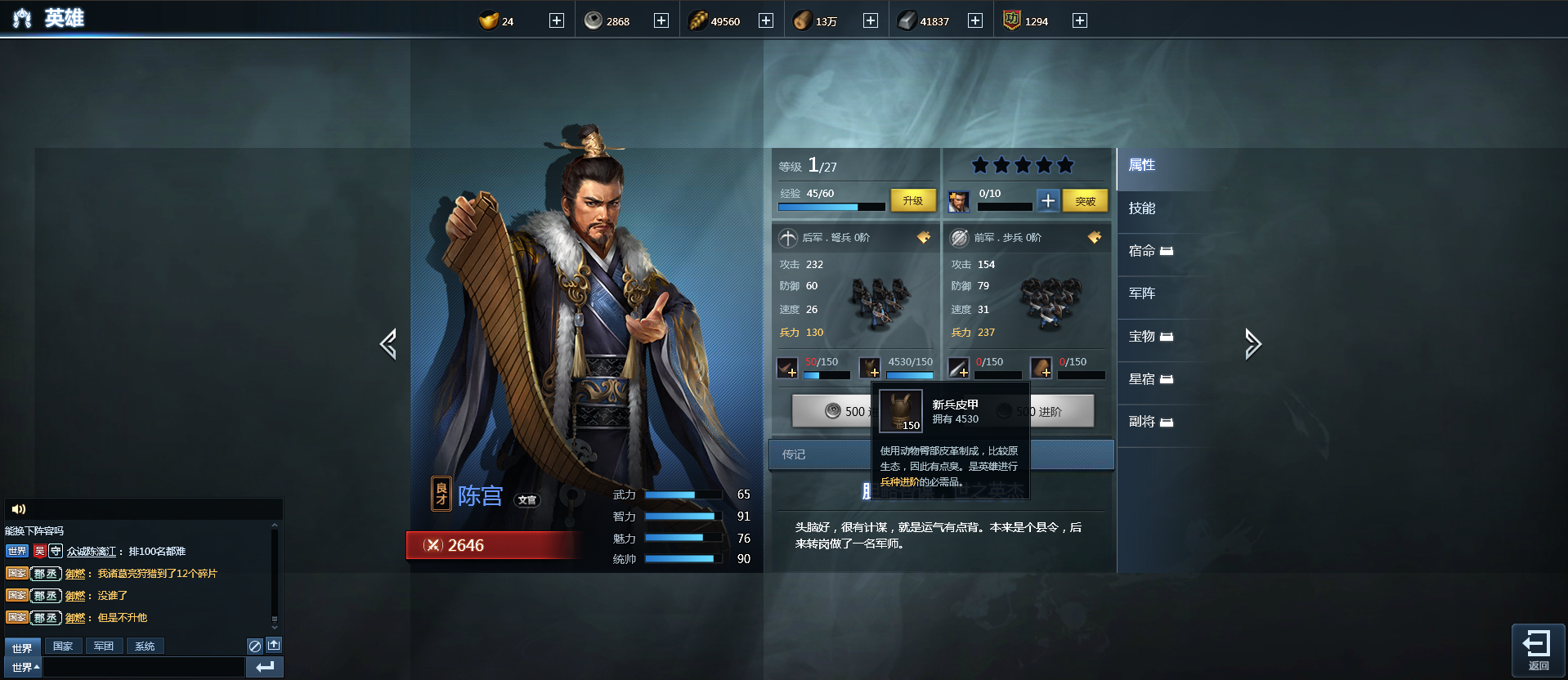Screen dimensions: 1568x680
Task: Click the enter arrow icon to send chat
Action: [x=264, y=667]
